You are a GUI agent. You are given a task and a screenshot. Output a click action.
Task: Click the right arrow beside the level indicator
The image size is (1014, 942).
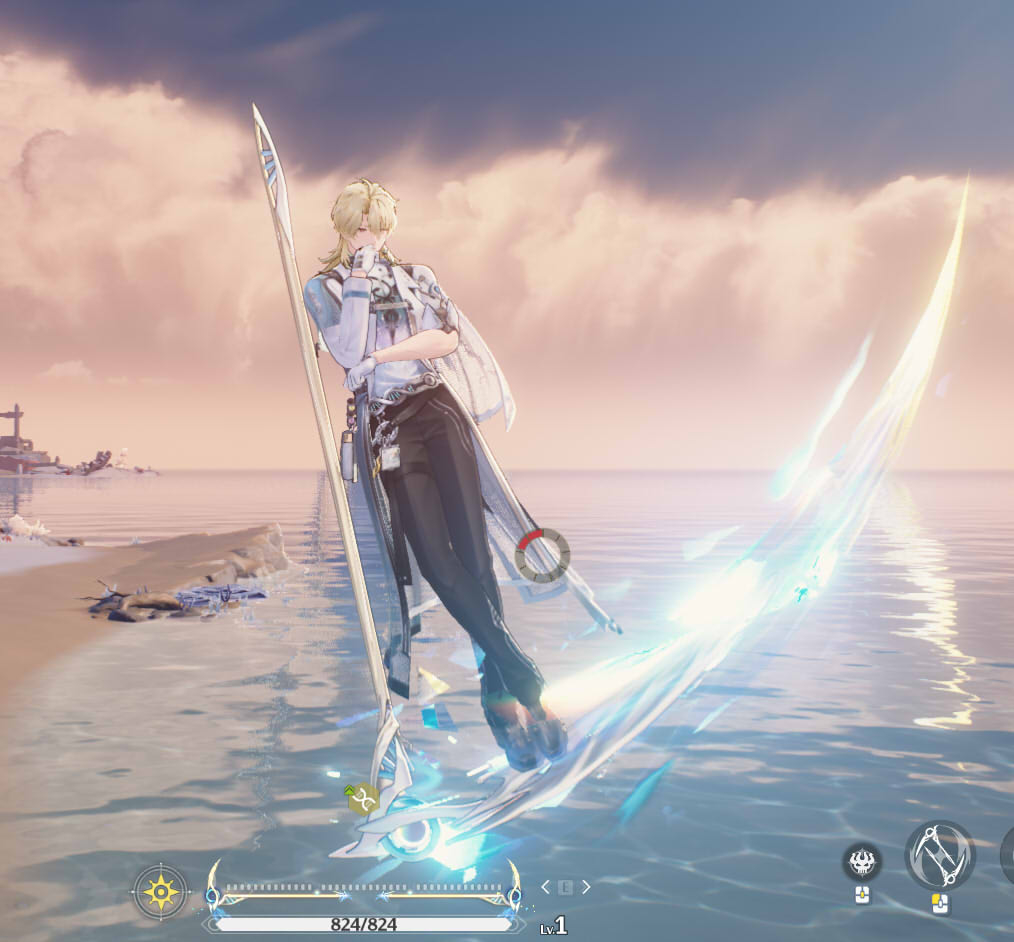click(x=586, y=887)
